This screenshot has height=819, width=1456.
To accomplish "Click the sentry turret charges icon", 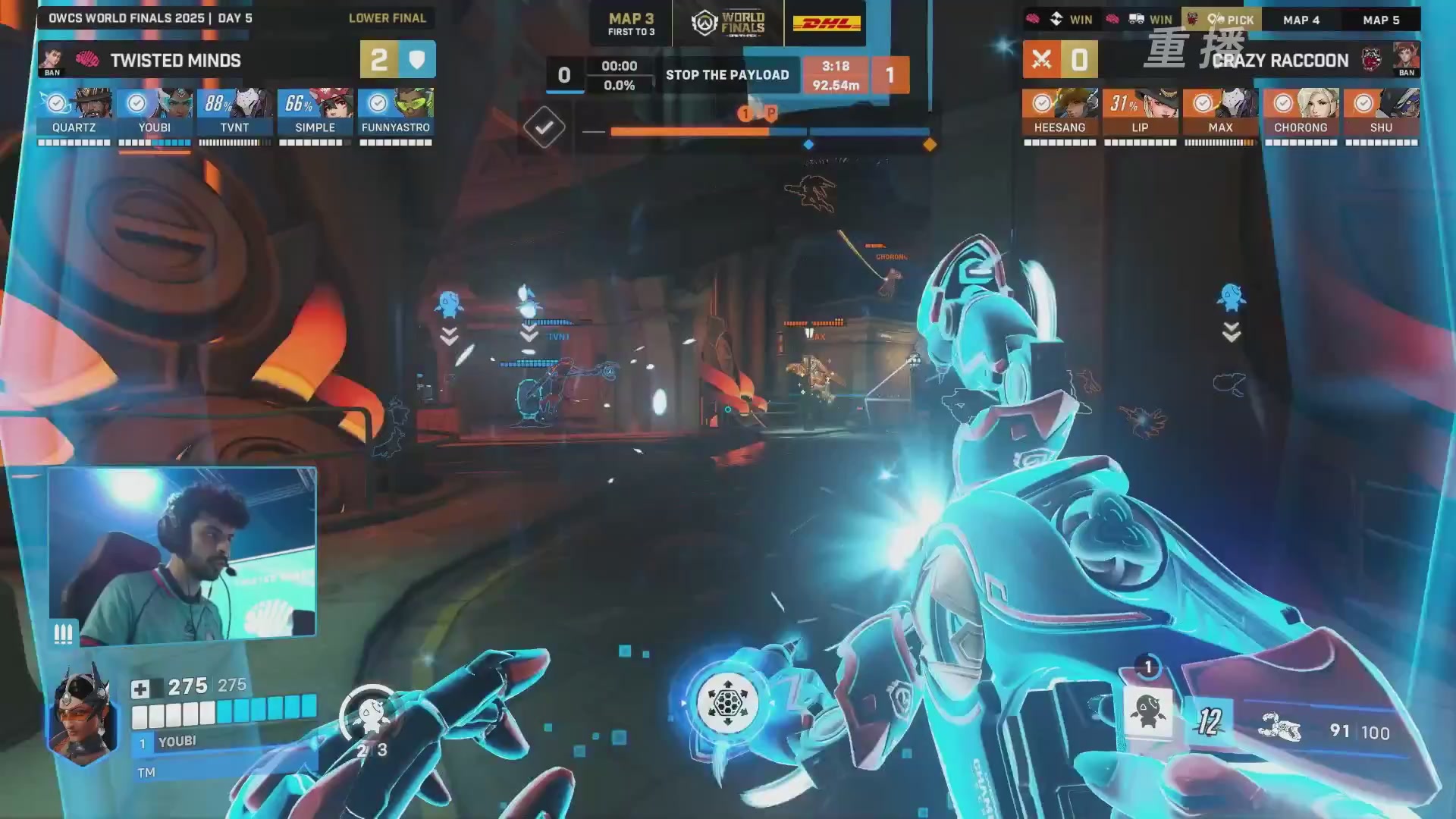I will click(x=371, y=717).
